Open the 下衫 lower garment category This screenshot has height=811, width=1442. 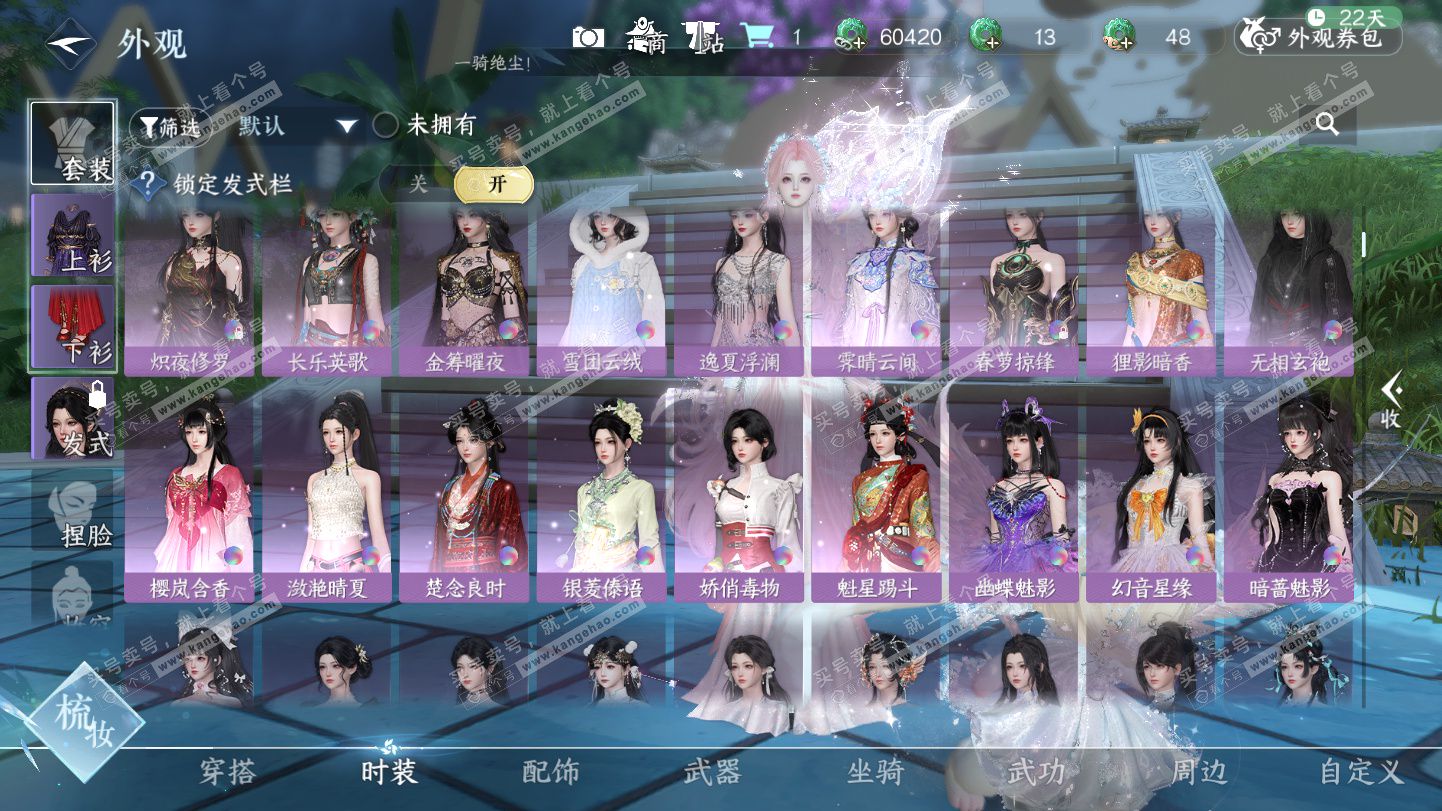(72, 327)
